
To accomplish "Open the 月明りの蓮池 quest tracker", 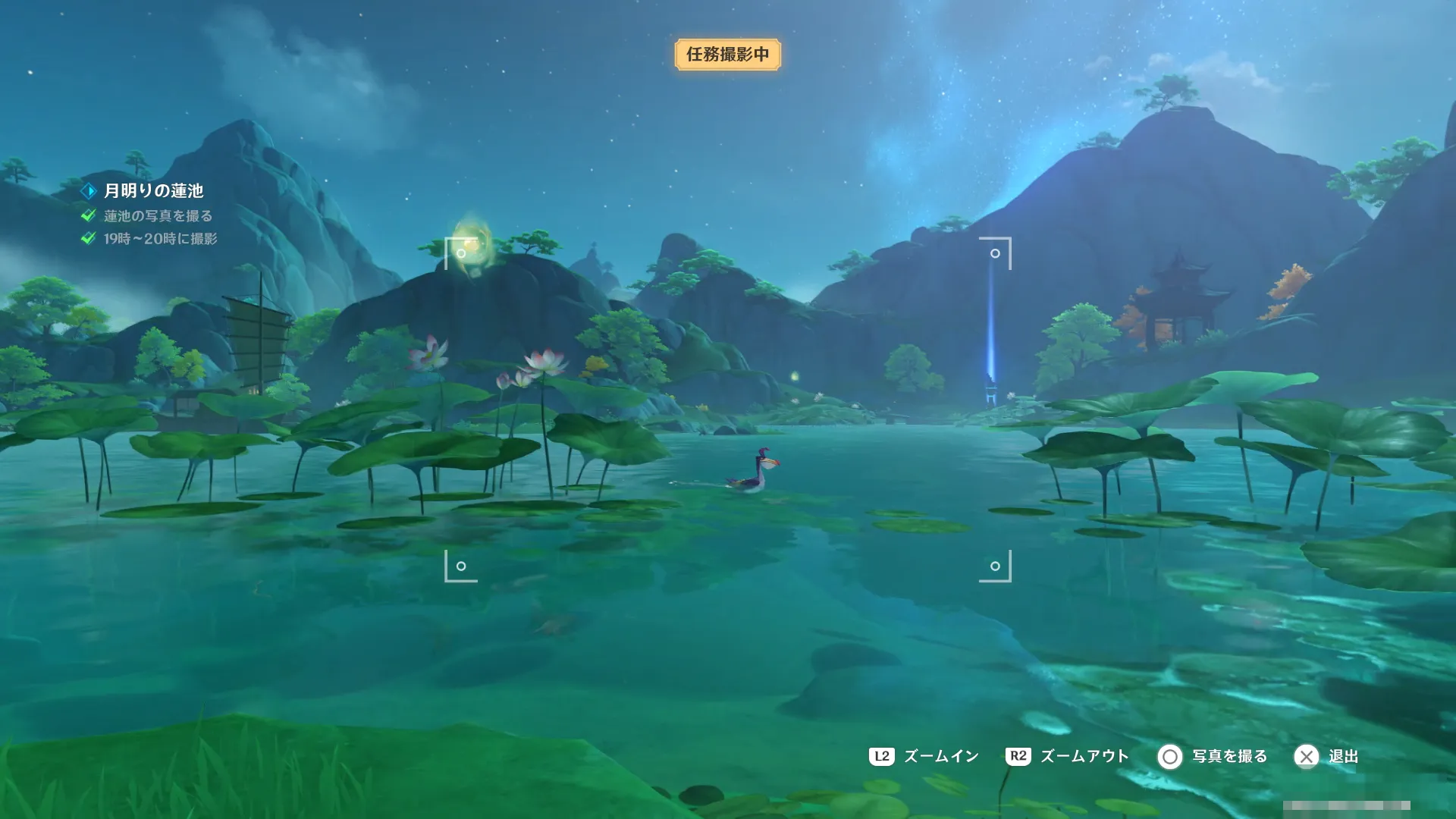I will point(152,191).
